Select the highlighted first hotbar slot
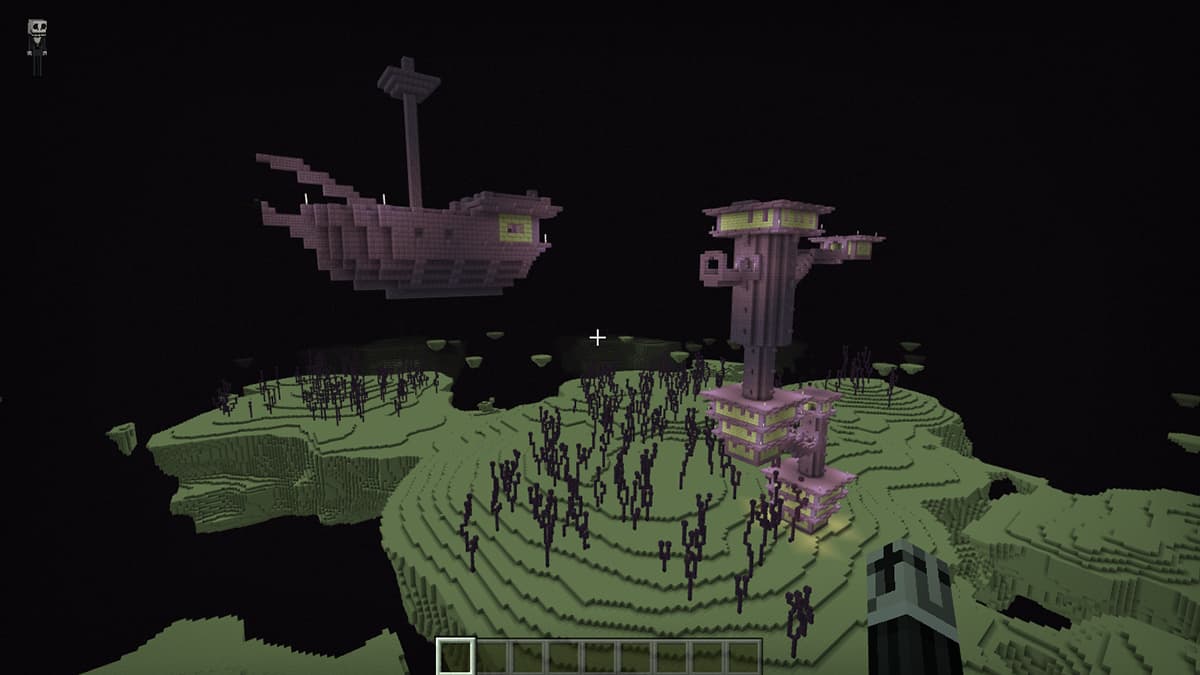The width and height of the screenshot is (1200, 675). tap(456, 657)
